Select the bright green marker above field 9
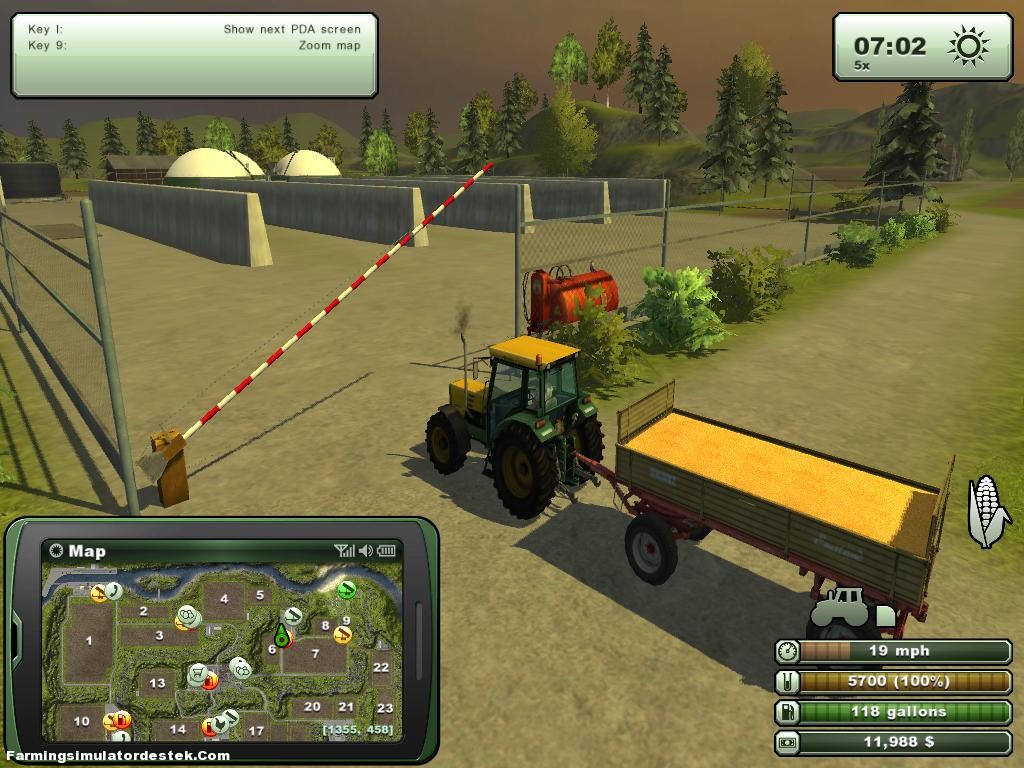 [x=347, y=589]
